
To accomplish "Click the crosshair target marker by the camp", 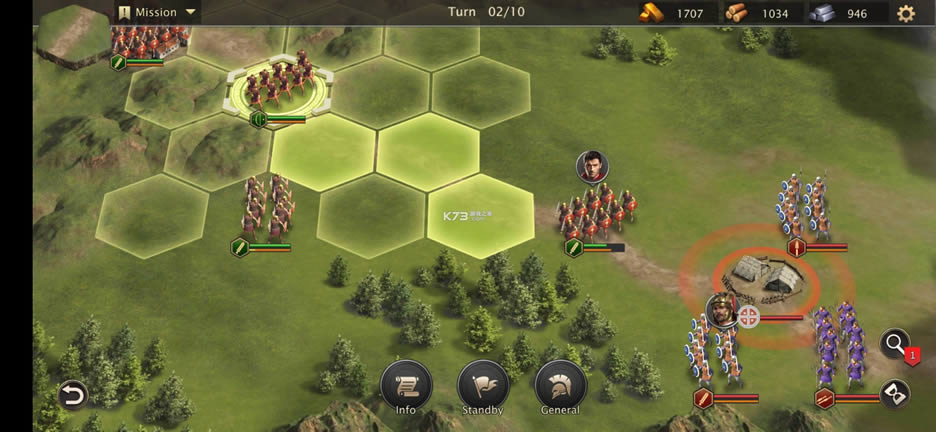I will click(749, 317).
